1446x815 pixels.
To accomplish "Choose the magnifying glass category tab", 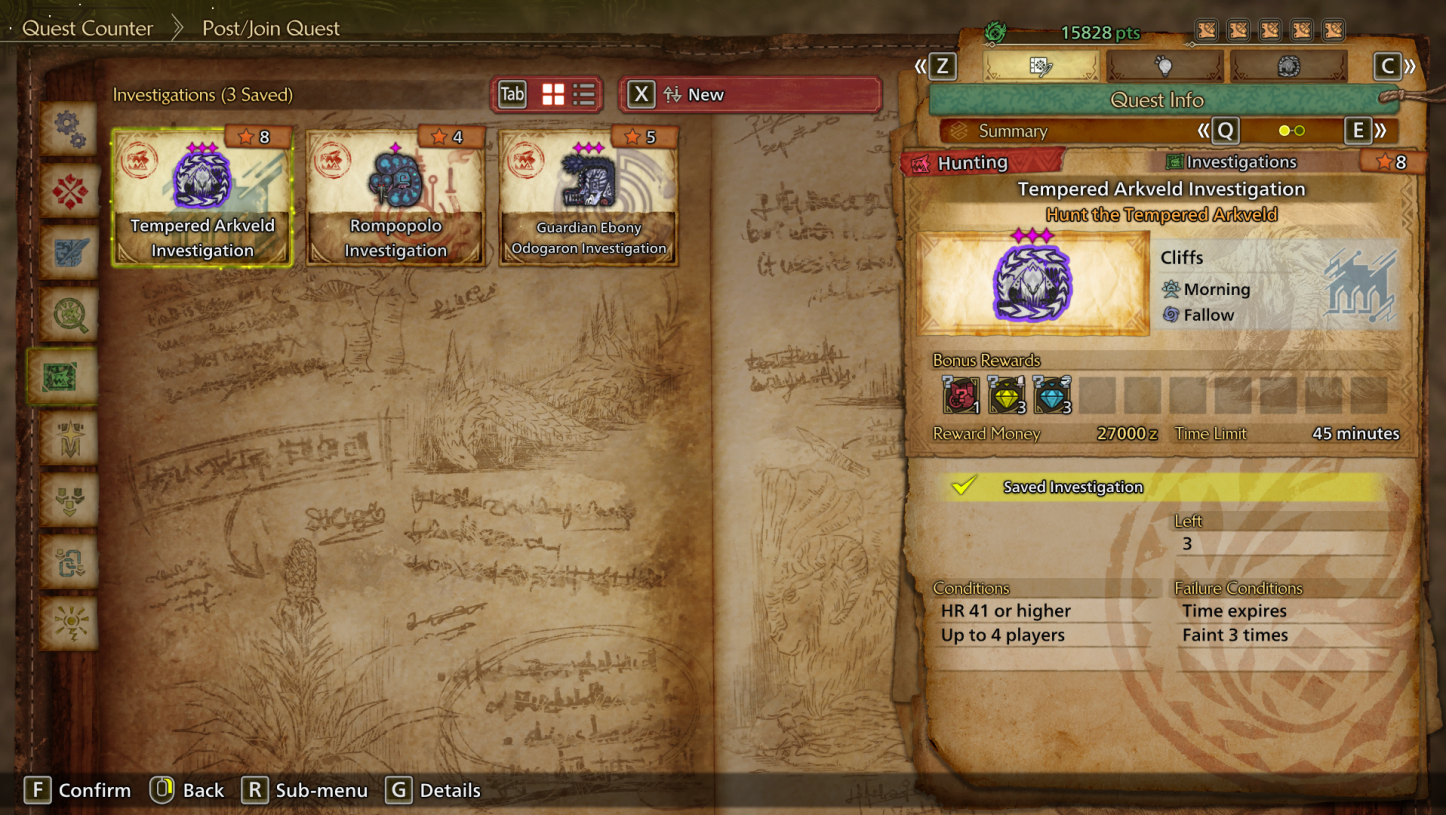I will point(69,315).
